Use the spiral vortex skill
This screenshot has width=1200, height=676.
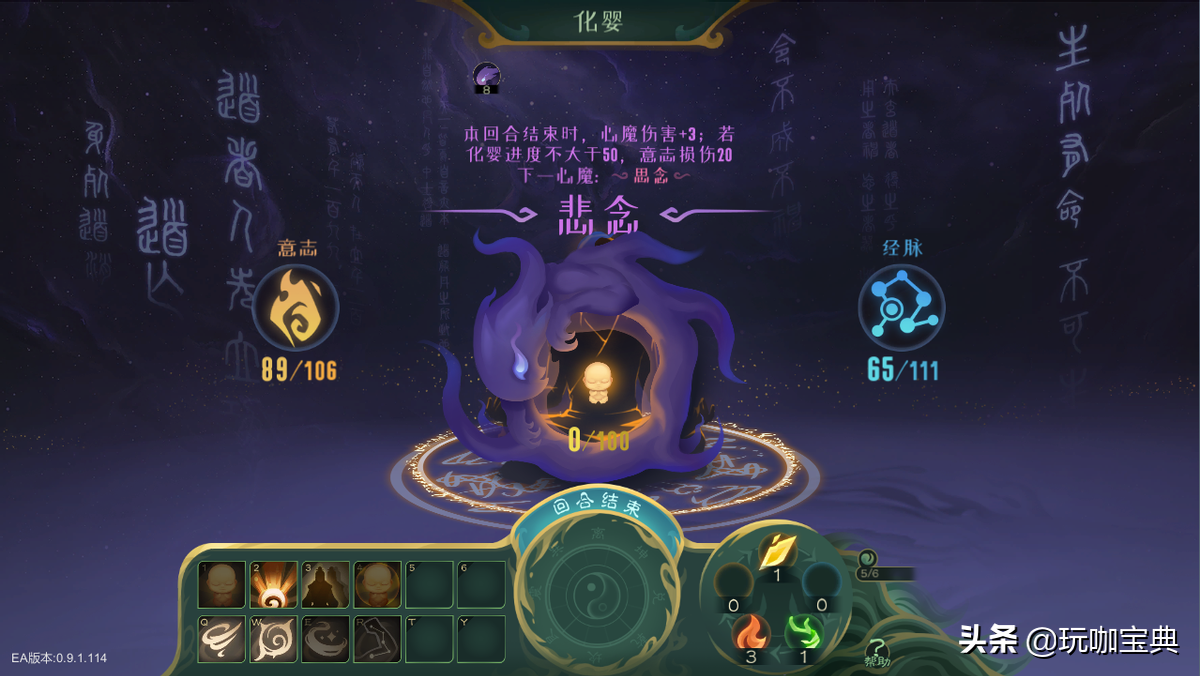(x=273, y=638)
